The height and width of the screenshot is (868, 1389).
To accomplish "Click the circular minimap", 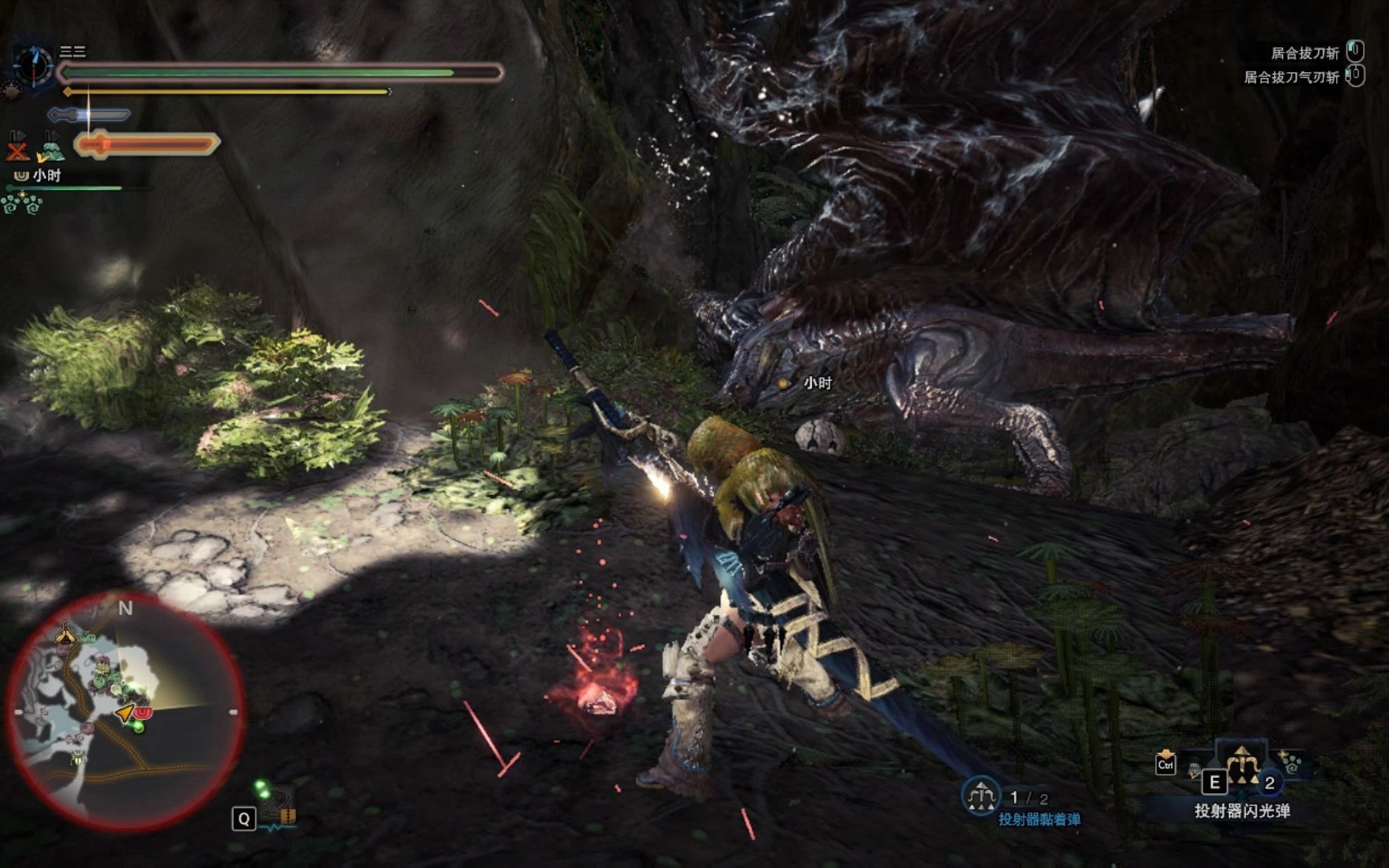I will pos(125,712).
